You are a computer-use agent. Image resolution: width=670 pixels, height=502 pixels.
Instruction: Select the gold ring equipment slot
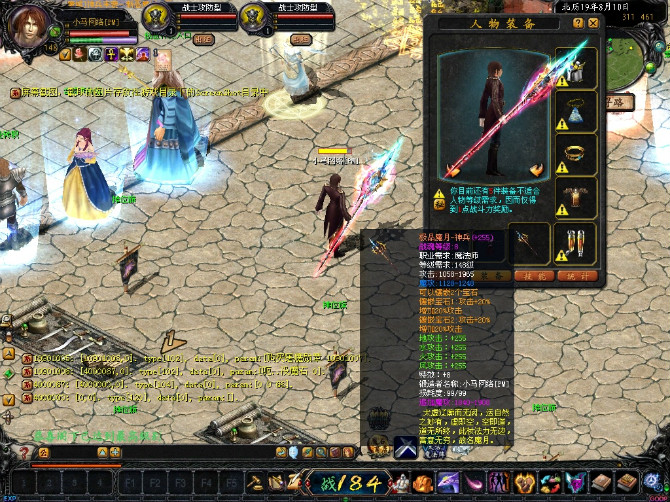pyautogui.click(x=579, y=155)
